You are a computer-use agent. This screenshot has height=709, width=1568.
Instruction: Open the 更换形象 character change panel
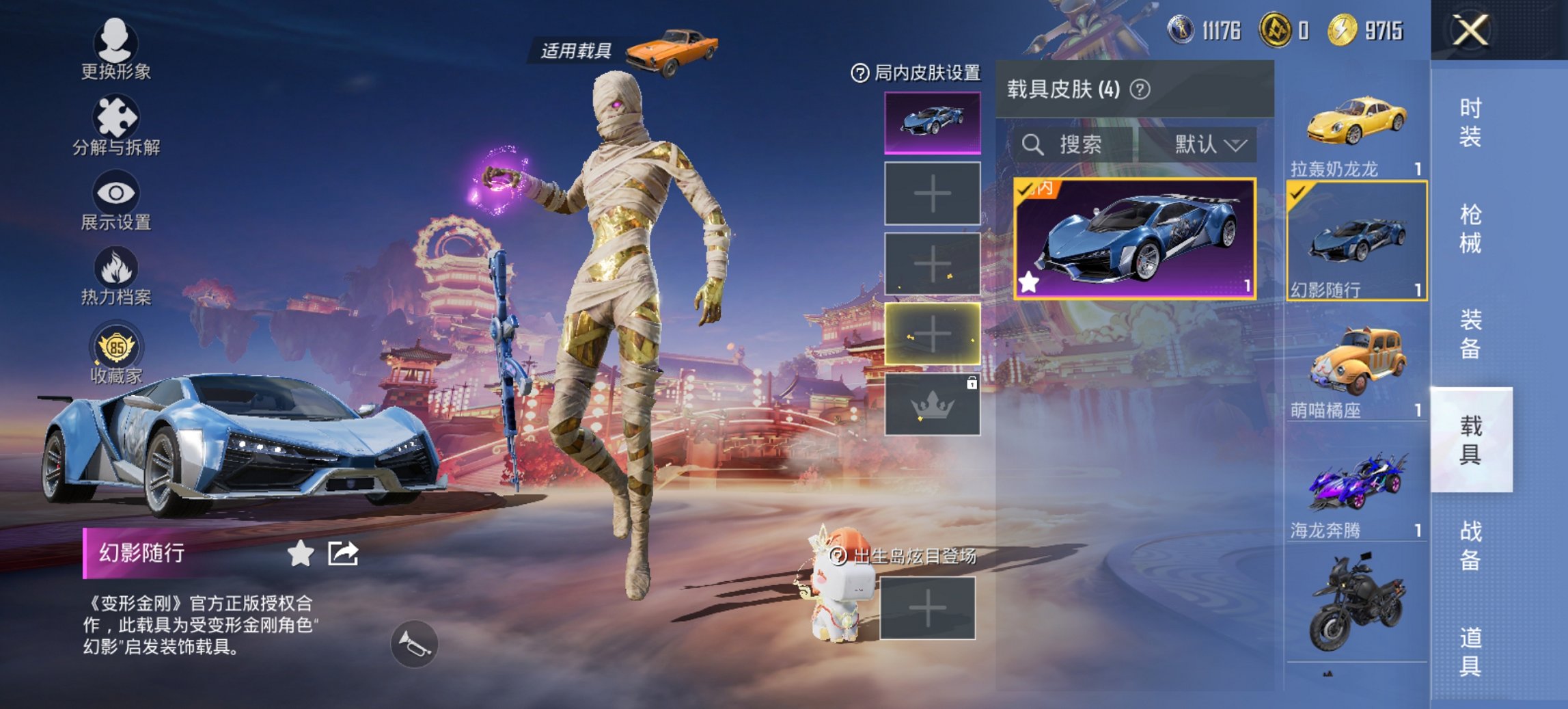[x=116, y=48]
